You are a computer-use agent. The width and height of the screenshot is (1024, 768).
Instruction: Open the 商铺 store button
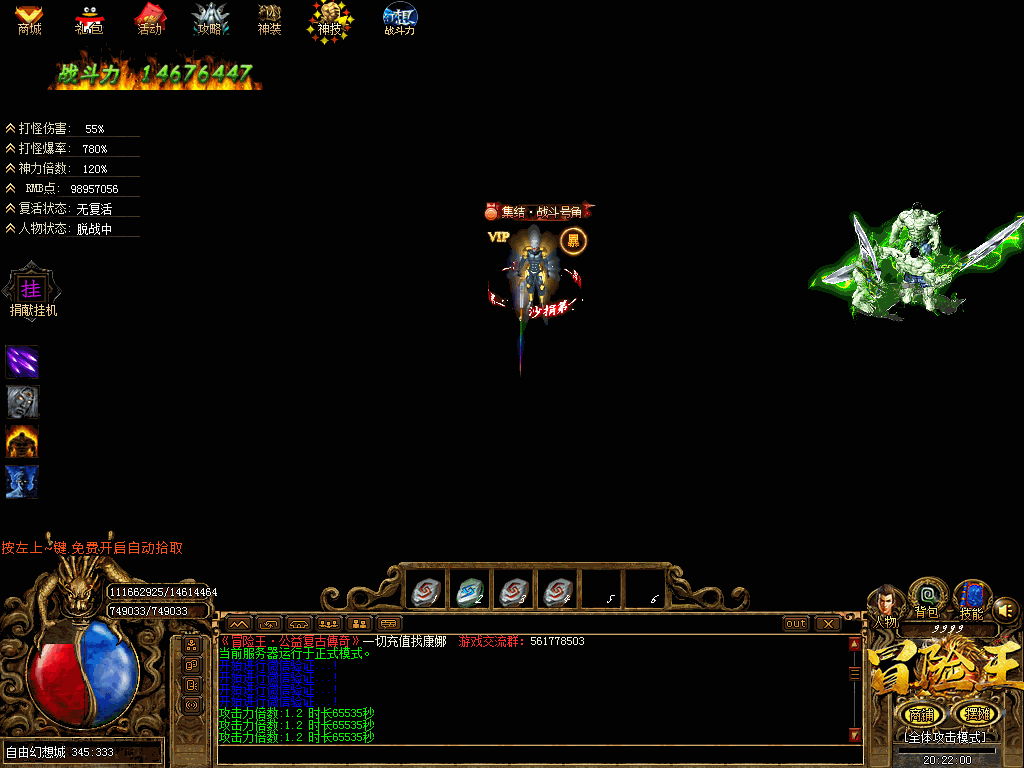pyautogui.click(x=919, y=714)
